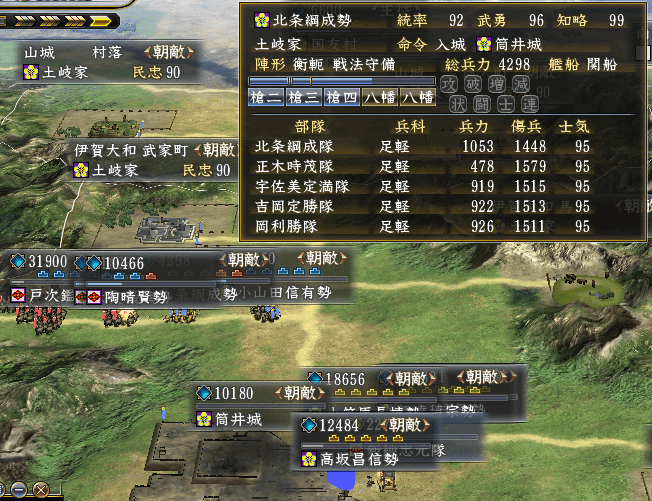652x501 pixels.
Task: Click the round minus button in corner
Action: [18, 491]
